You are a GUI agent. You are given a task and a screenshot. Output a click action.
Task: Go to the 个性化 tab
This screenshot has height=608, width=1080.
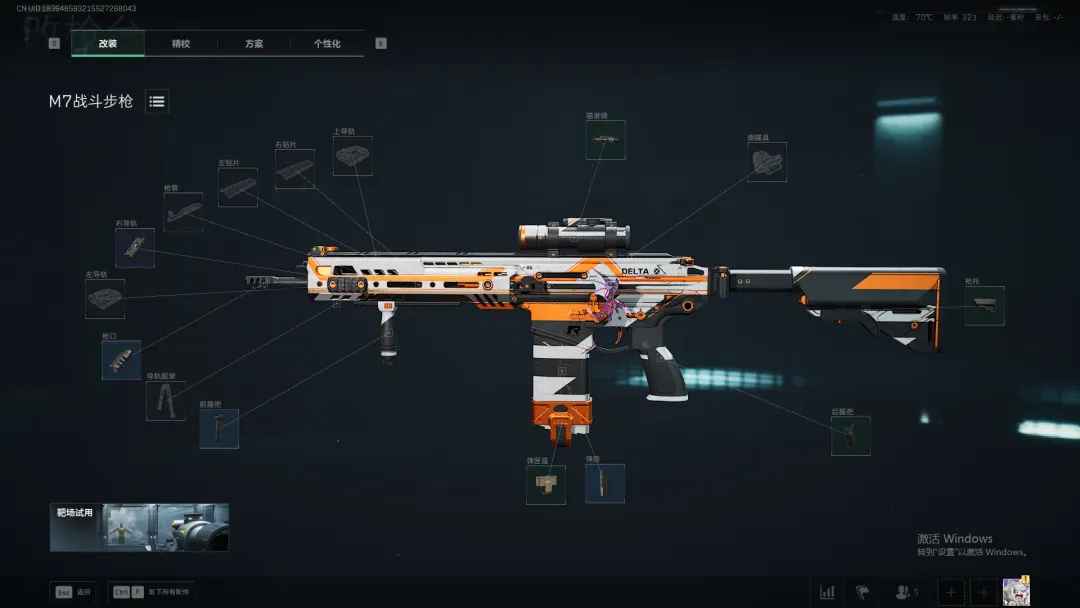pyautogui.click(x=327, y=44)
